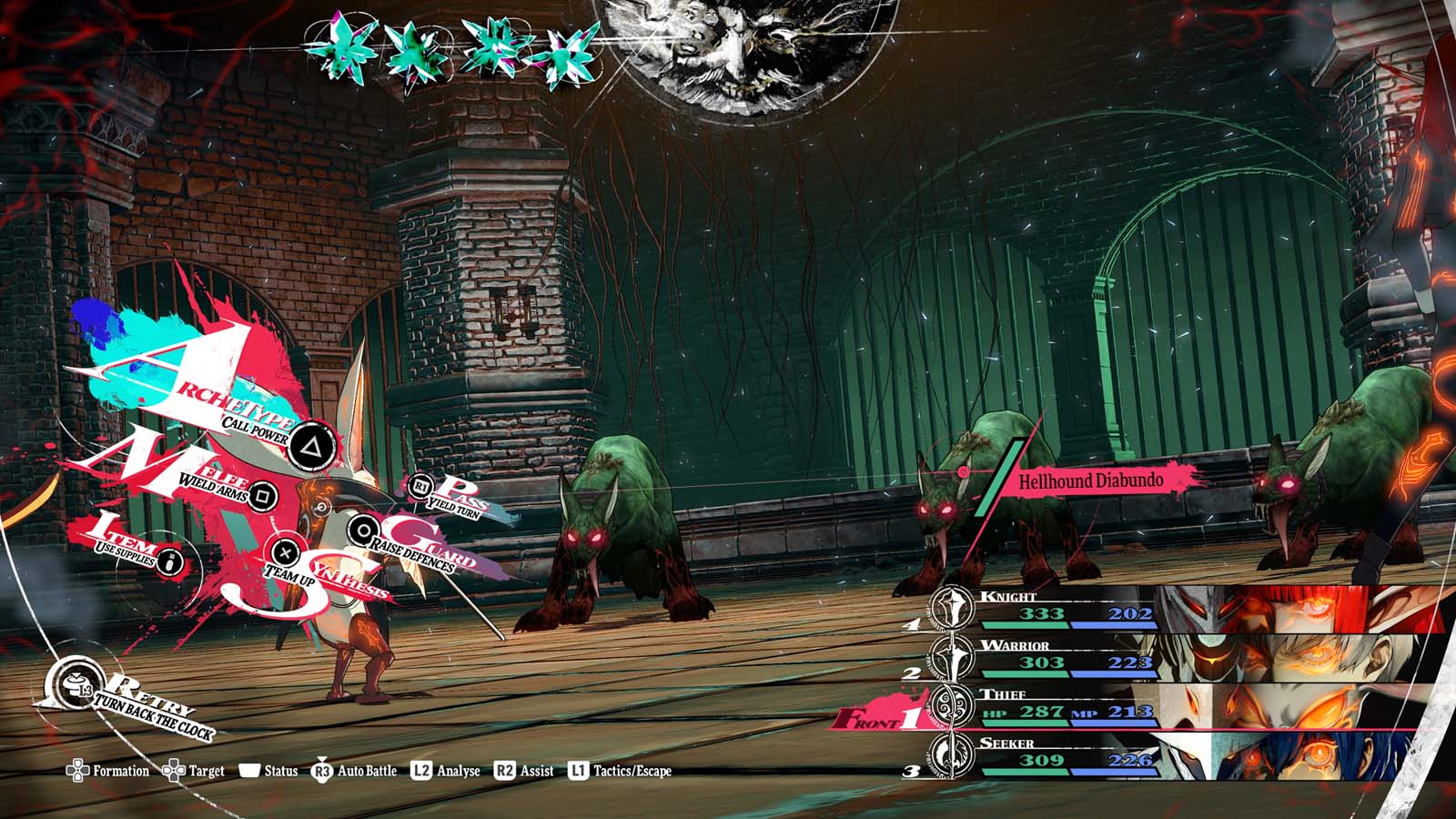Image resolution: width=1456 pixels, height=819 pixels.
Task: Activate Retry to turn back the clock
Action: [136, 705]
